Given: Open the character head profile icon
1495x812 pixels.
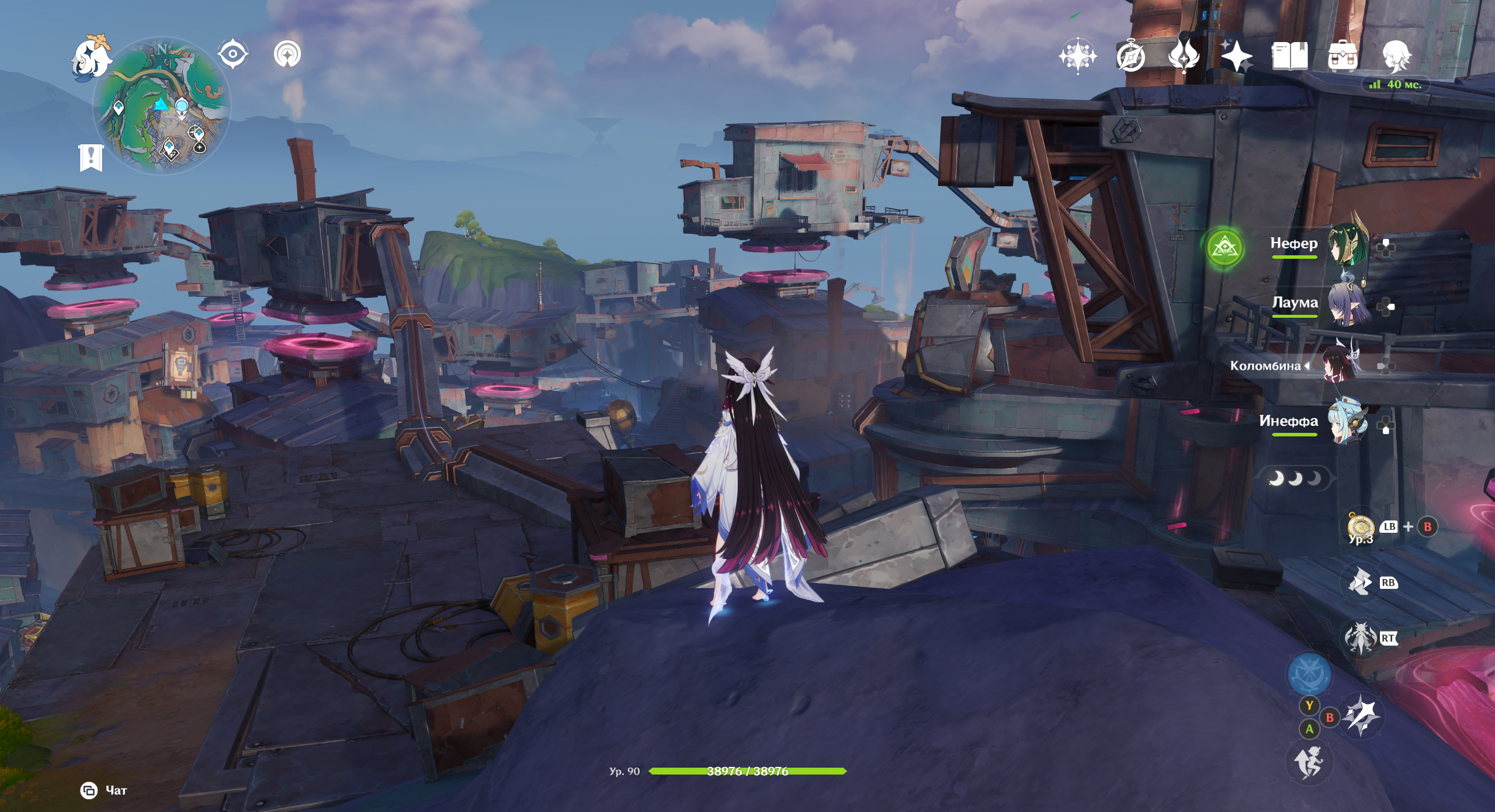Looking at the screenshot, I should [x=1396, y=57].
